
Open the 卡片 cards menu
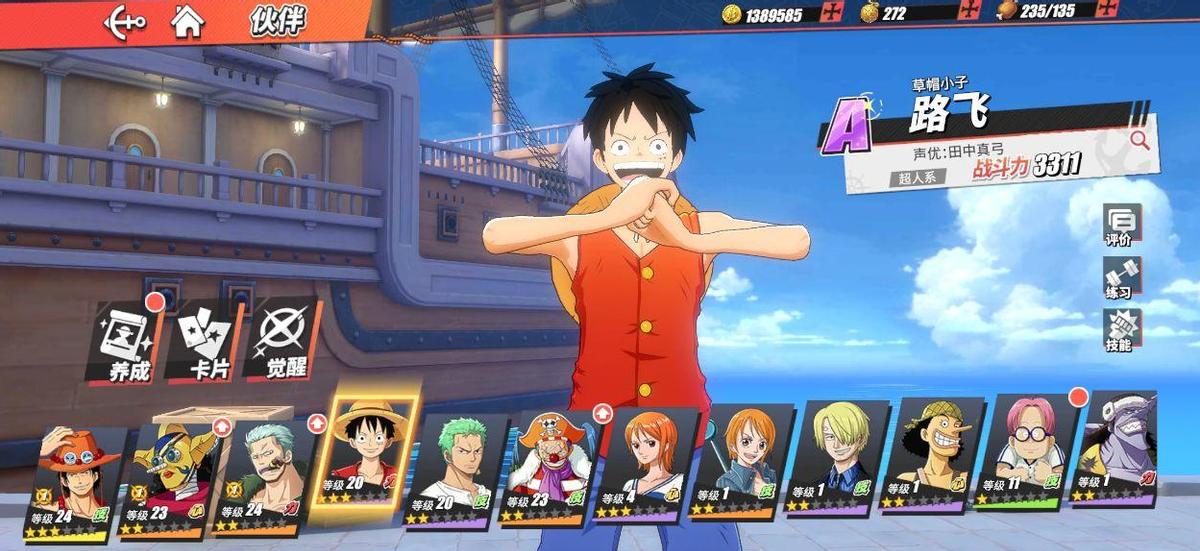[x=205, y=341]
